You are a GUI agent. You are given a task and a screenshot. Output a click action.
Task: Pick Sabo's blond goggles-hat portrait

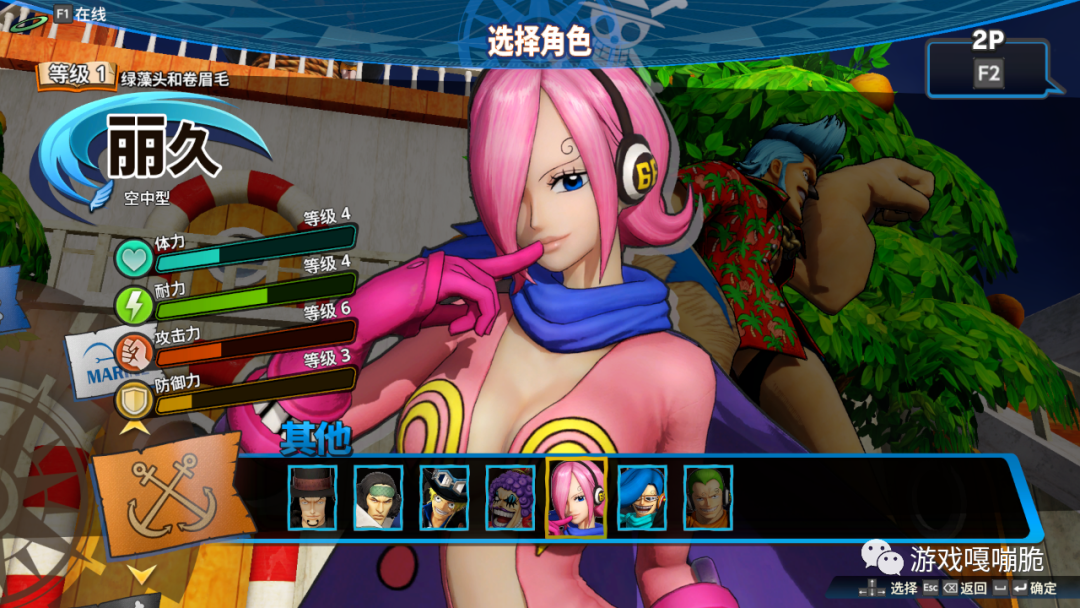click(x=444, y=497)
